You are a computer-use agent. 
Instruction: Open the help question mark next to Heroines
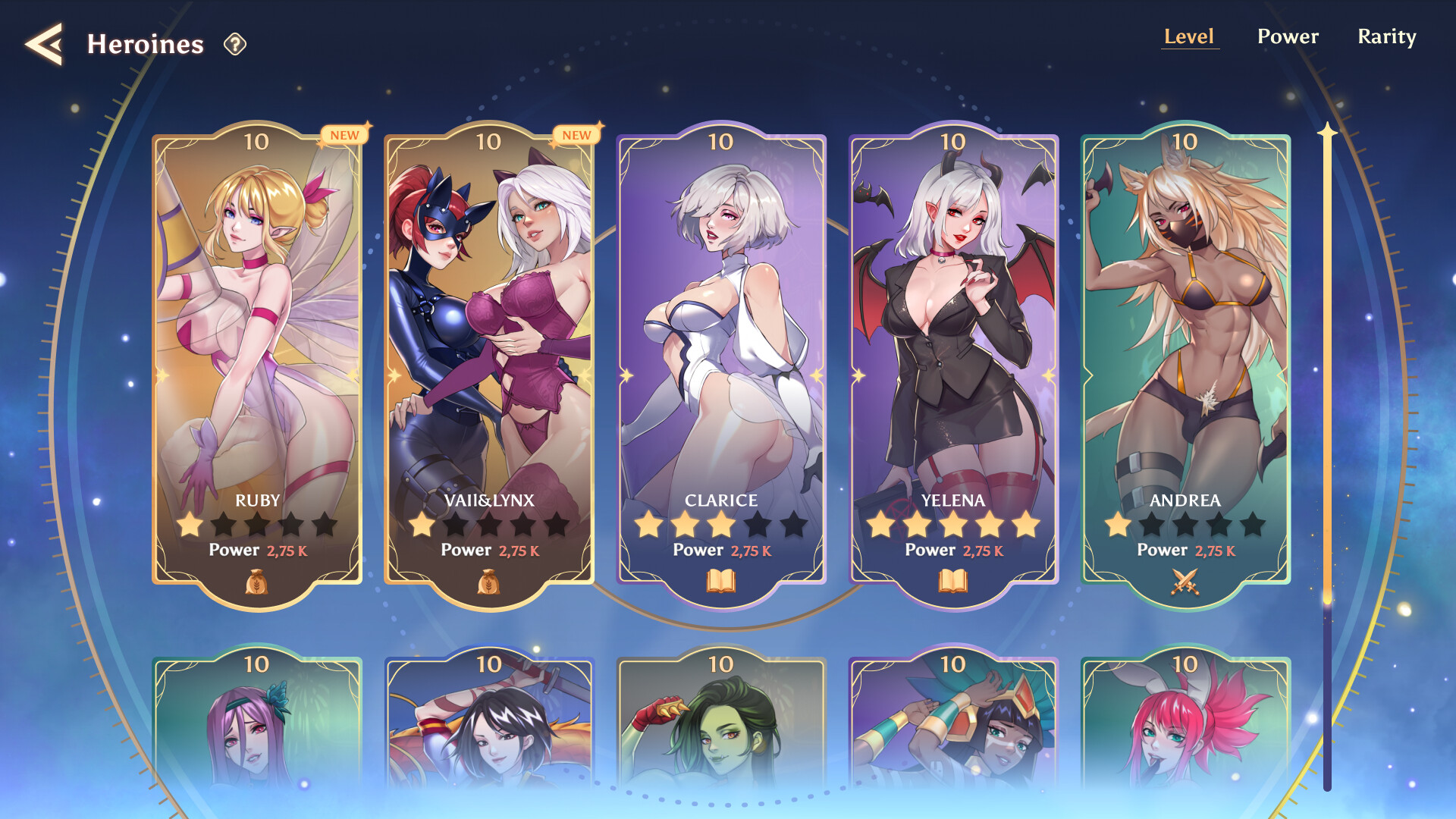[235, 45]
